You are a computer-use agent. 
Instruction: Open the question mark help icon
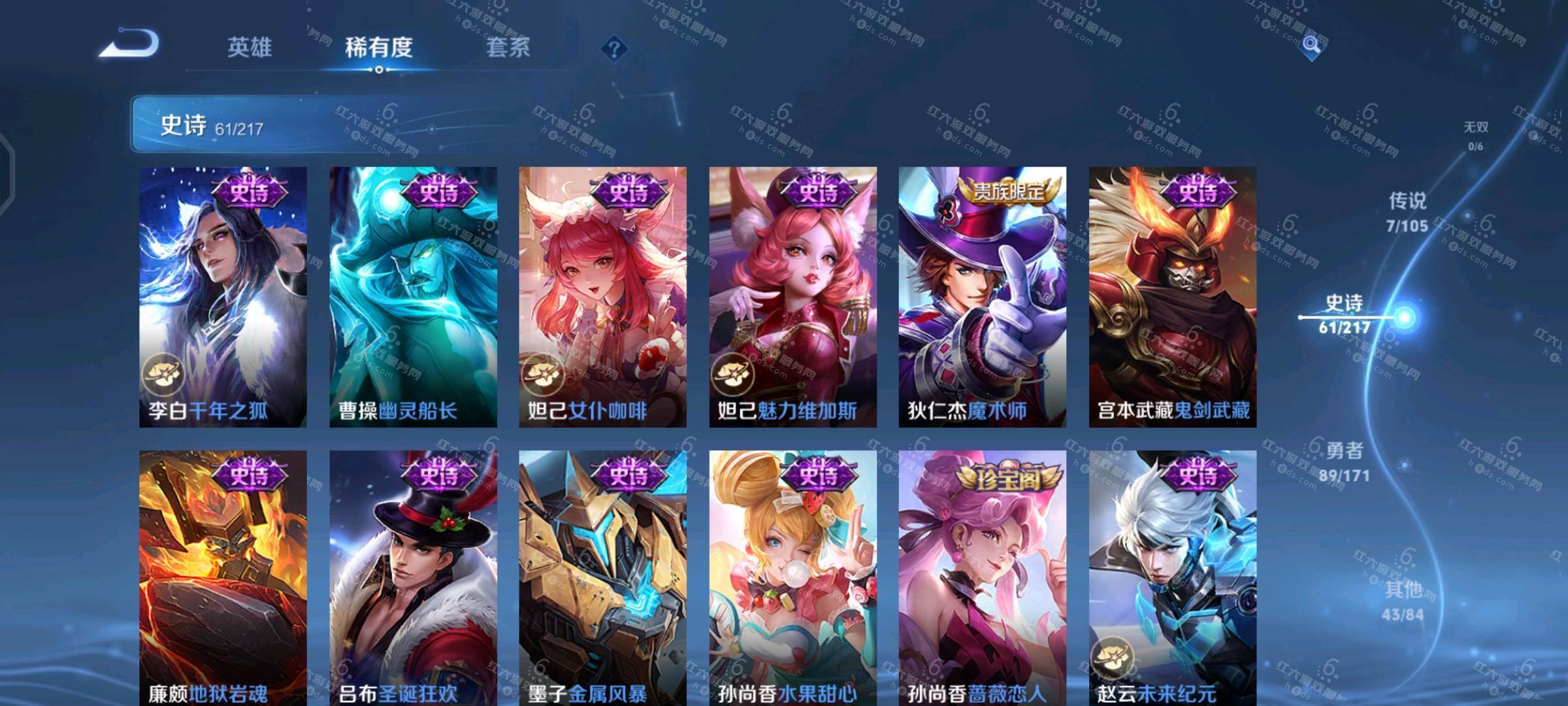pos(614,48)
